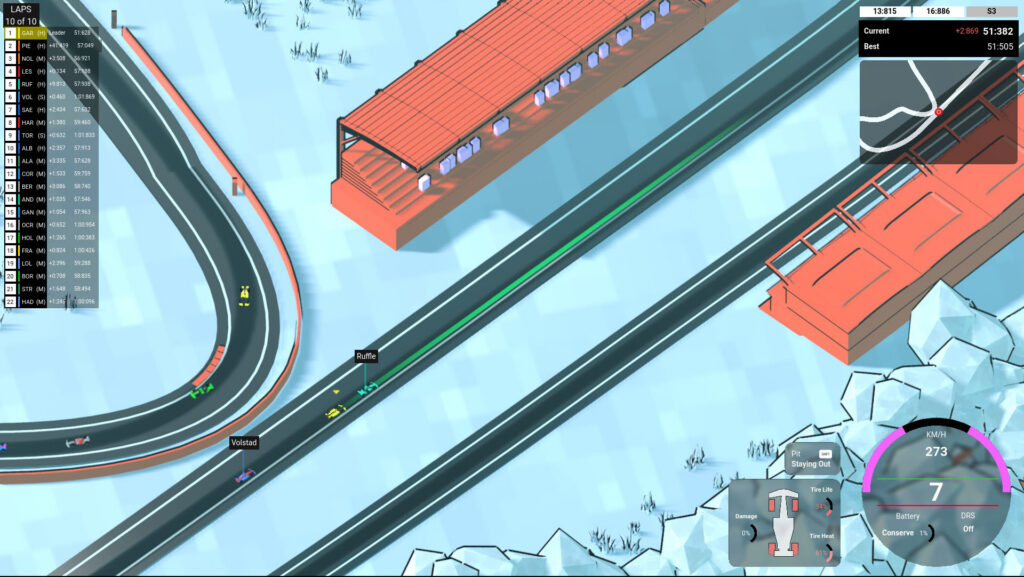
Task: Open the car damage and tire panel
Action: tap(783, 520)
